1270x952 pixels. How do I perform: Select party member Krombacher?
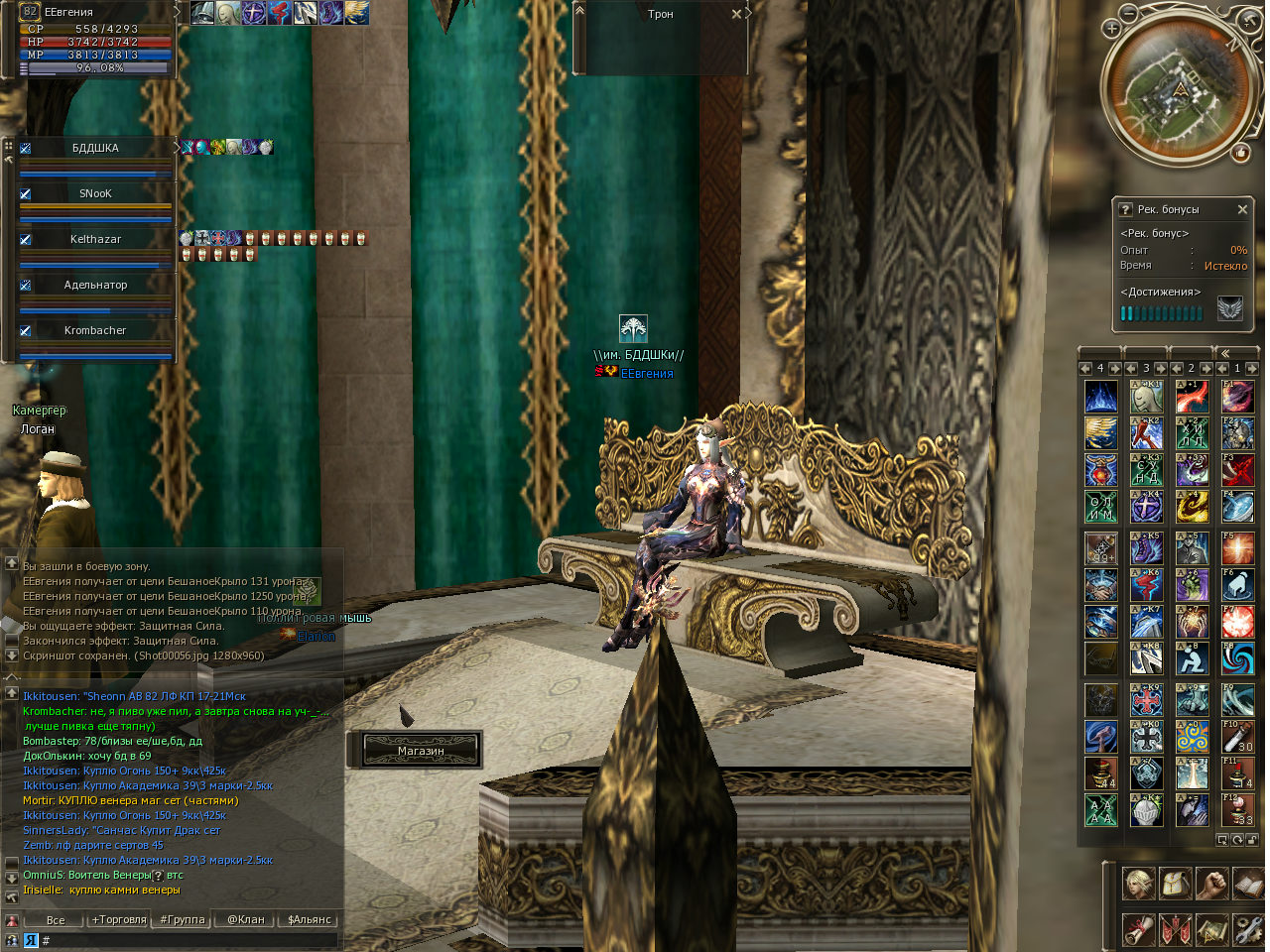(95, 331)
